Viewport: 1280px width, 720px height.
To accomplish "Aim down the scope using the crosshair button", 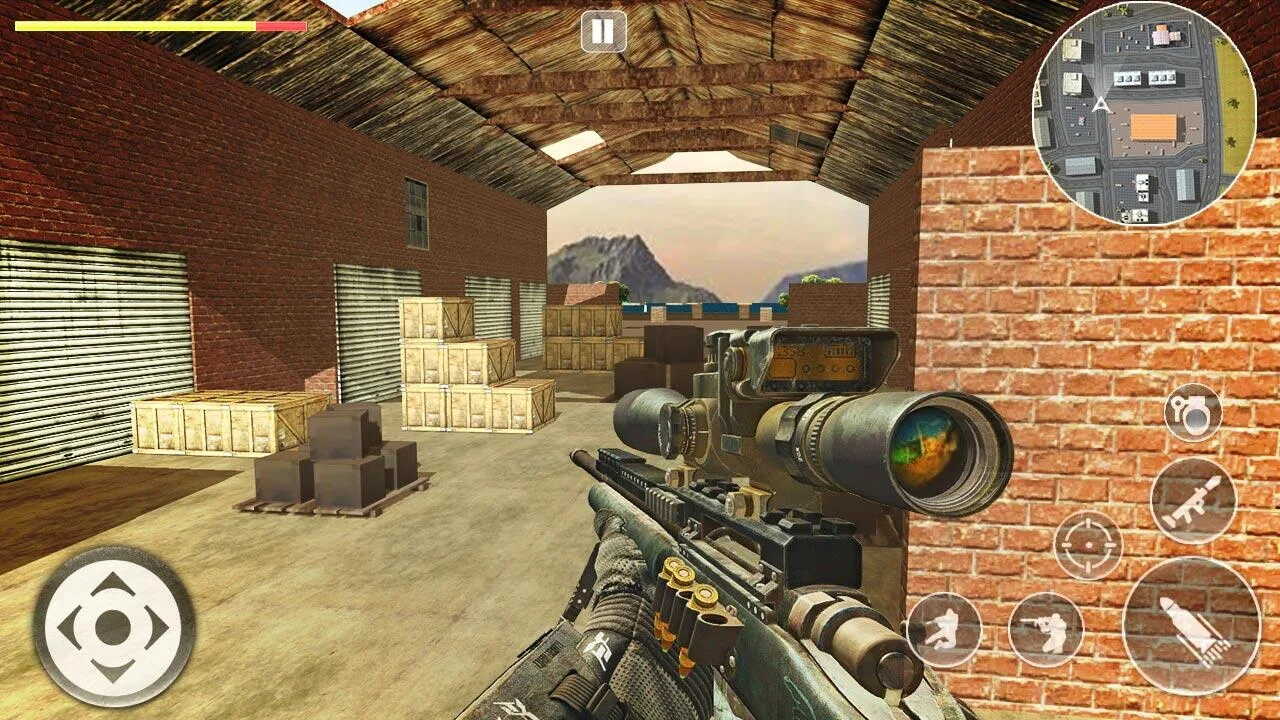I will [1088, 545].
